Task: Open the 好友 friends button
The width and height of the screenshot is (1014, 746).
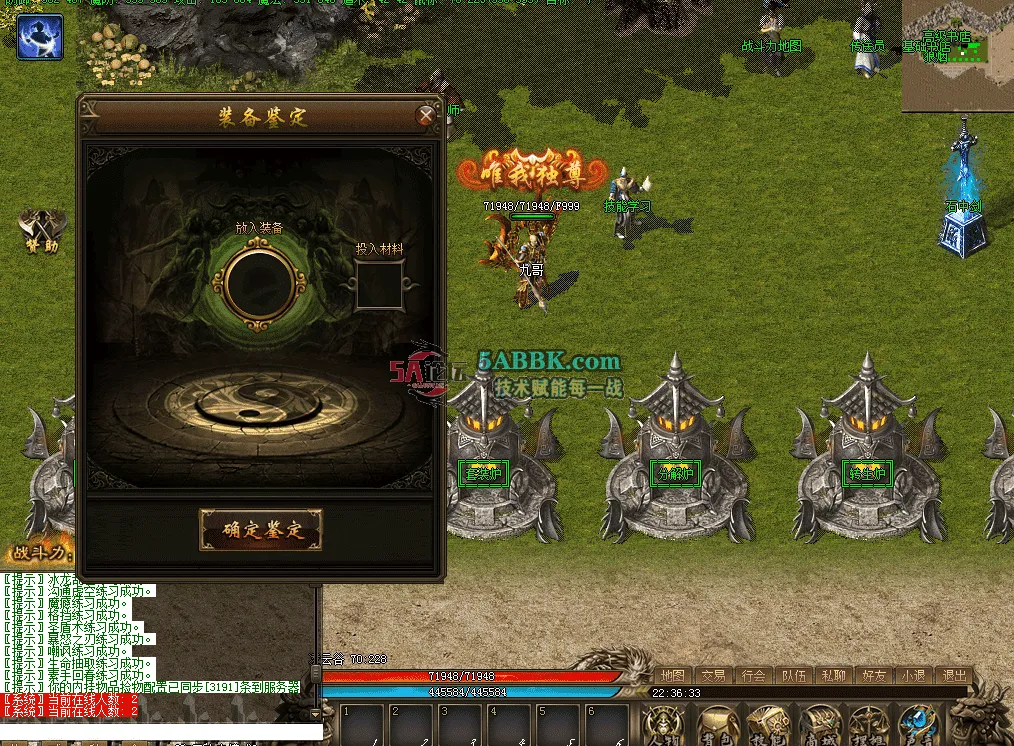Action: [873, 676]
